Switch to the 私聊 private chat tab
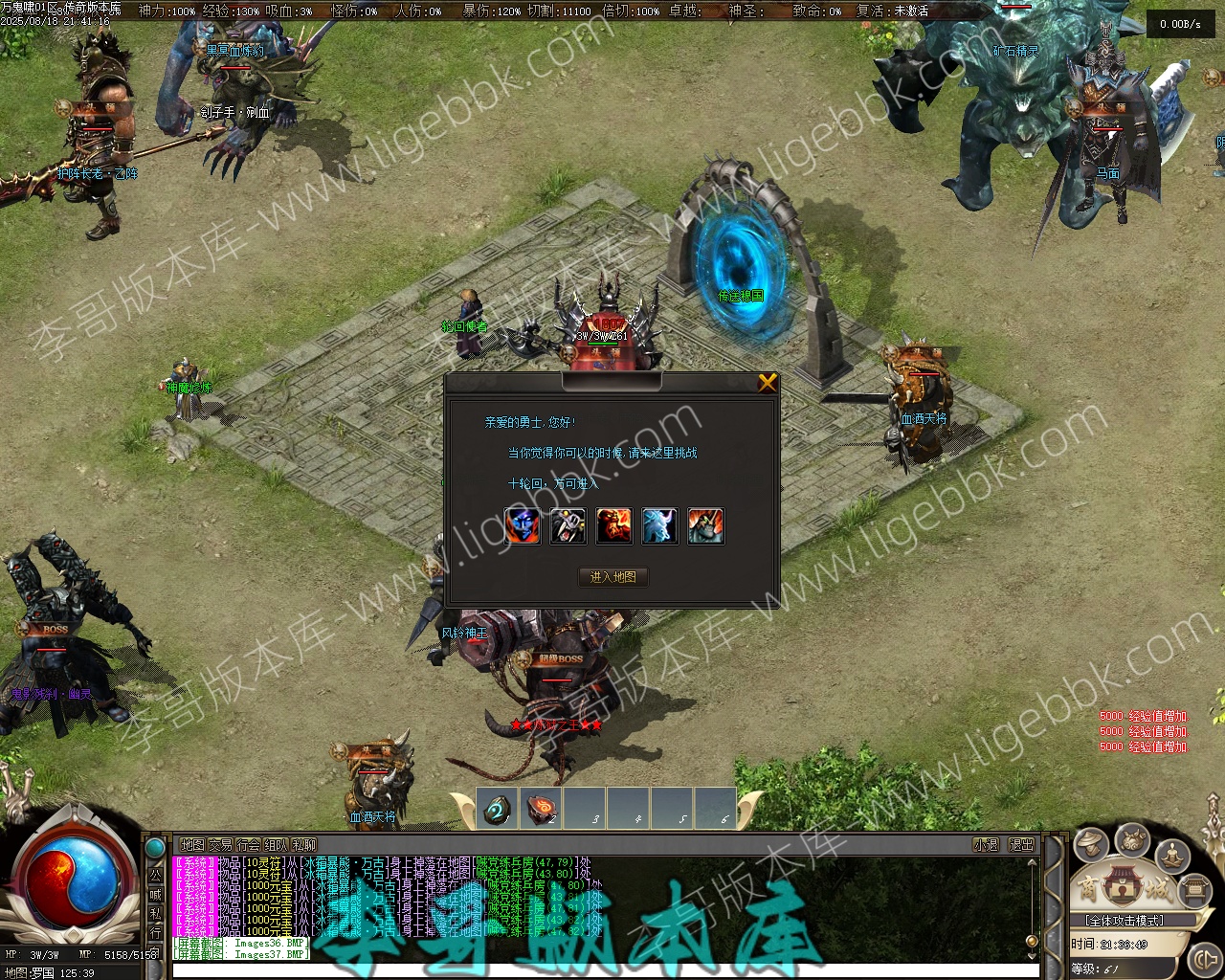 coord(303,845)
